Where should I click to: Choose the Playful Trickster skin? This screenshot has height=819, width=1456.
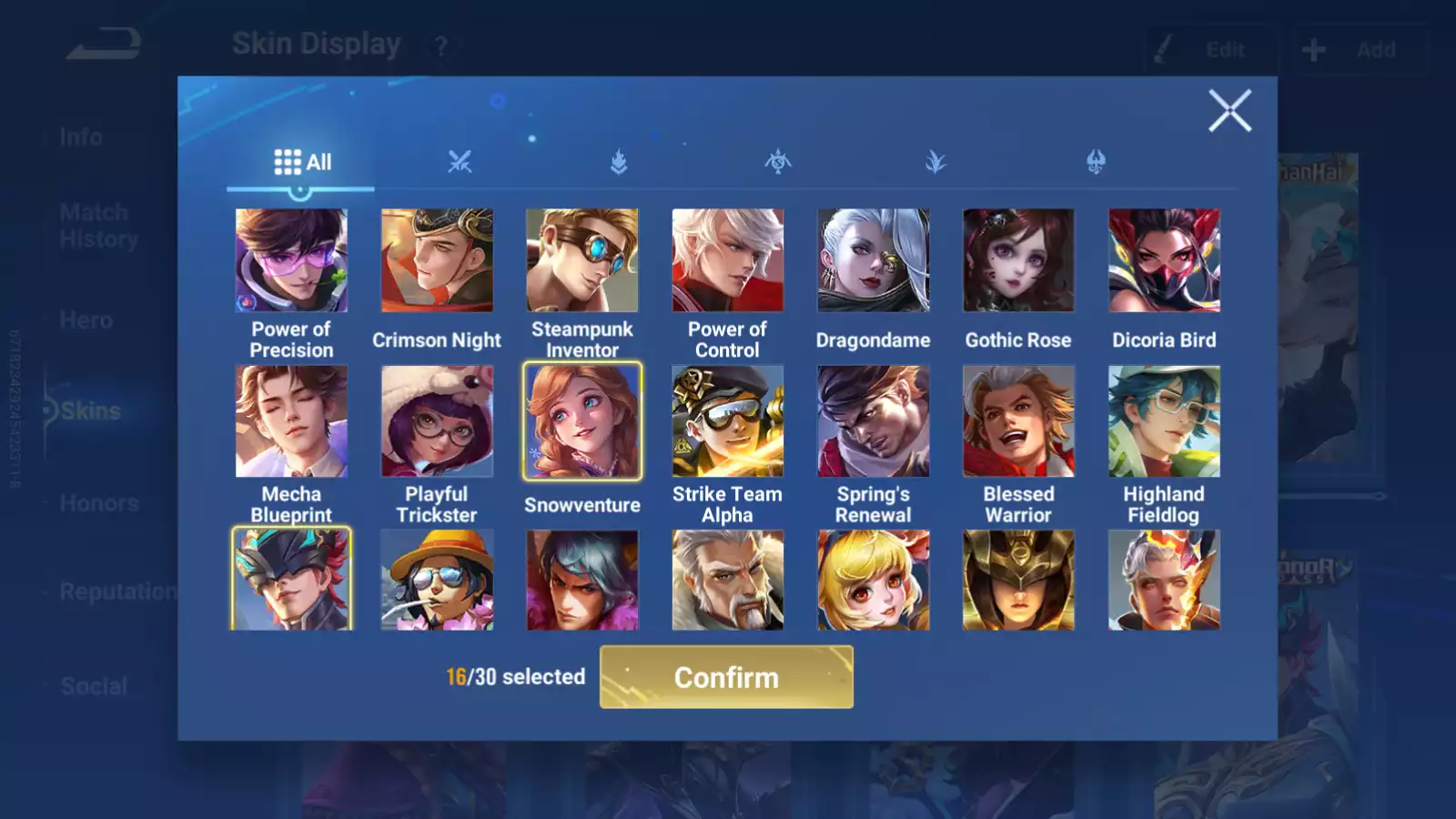pyautogui.click(x=437, y=421)
